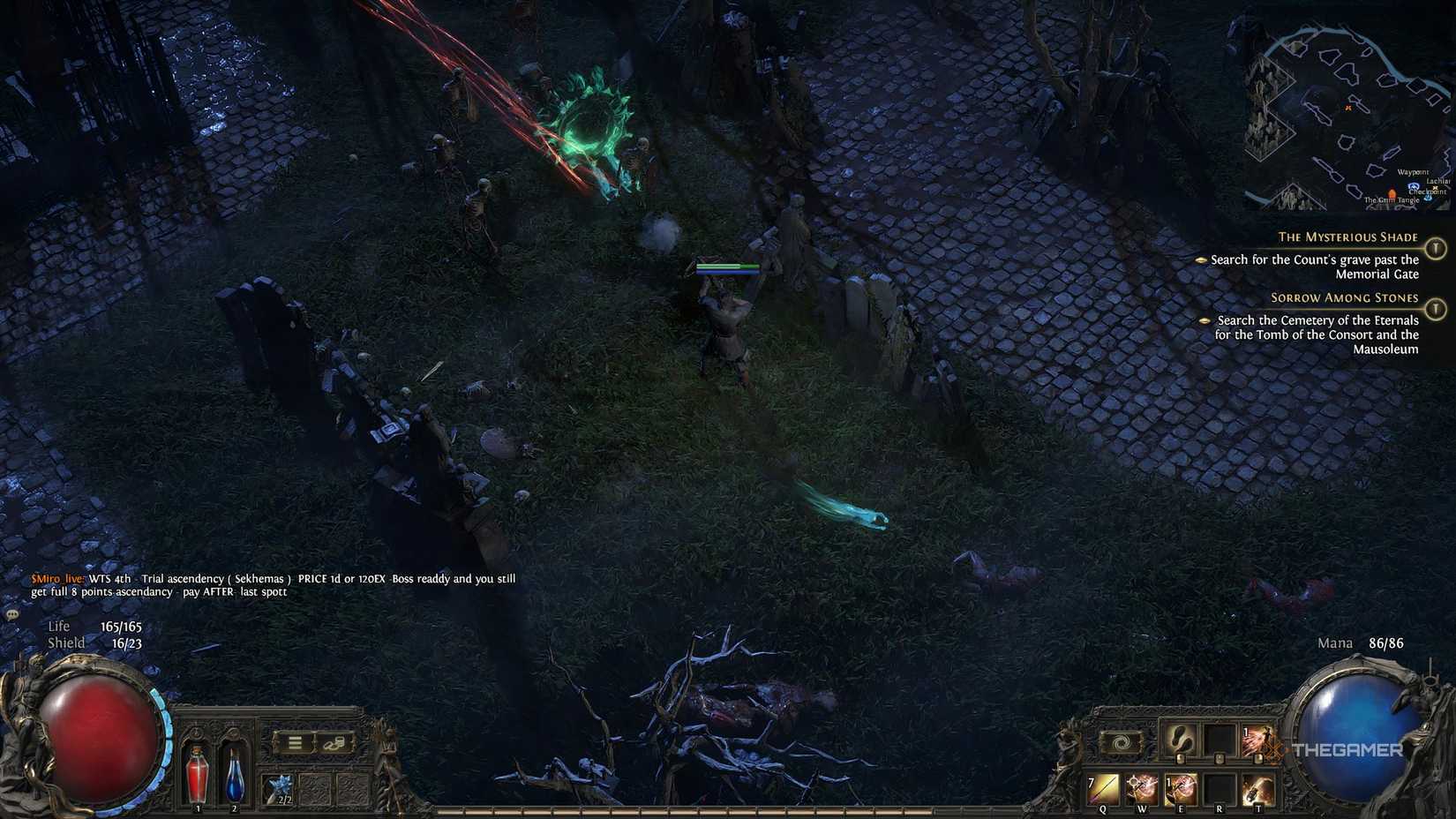Trigger the dodge skill bound to T
The width and height of the screenshot is (1456, 819).
point(1259,788)
